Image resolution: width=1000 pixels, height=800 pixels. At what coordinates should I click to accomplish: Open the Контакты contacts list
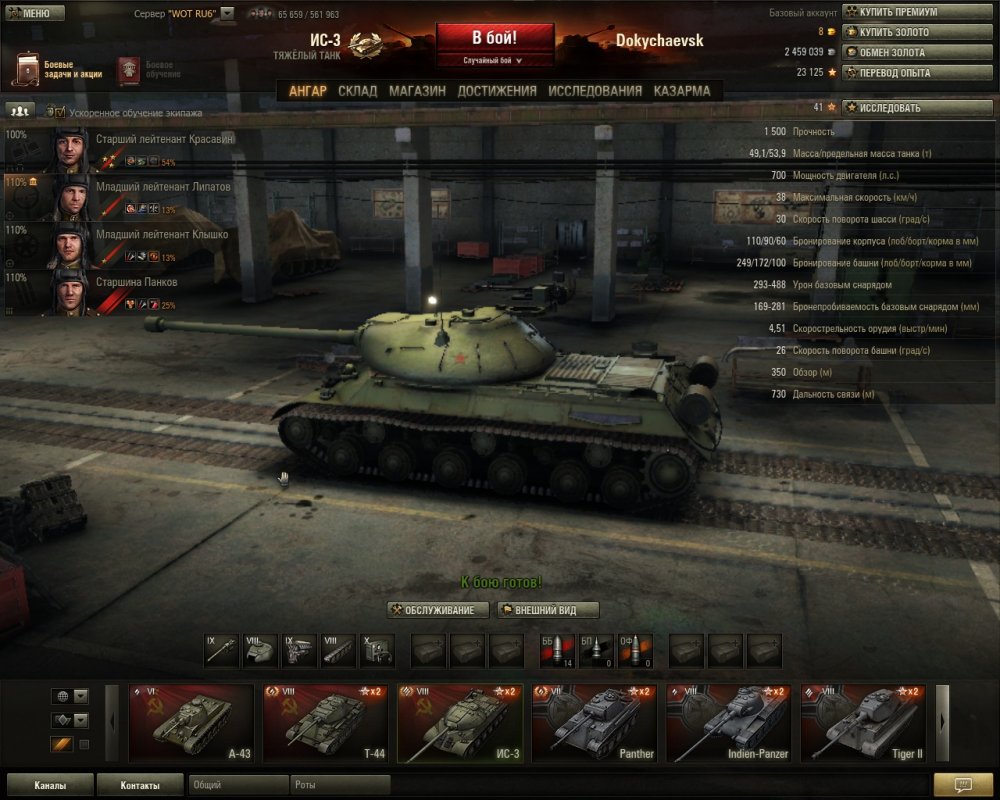[x=139, y=785]
